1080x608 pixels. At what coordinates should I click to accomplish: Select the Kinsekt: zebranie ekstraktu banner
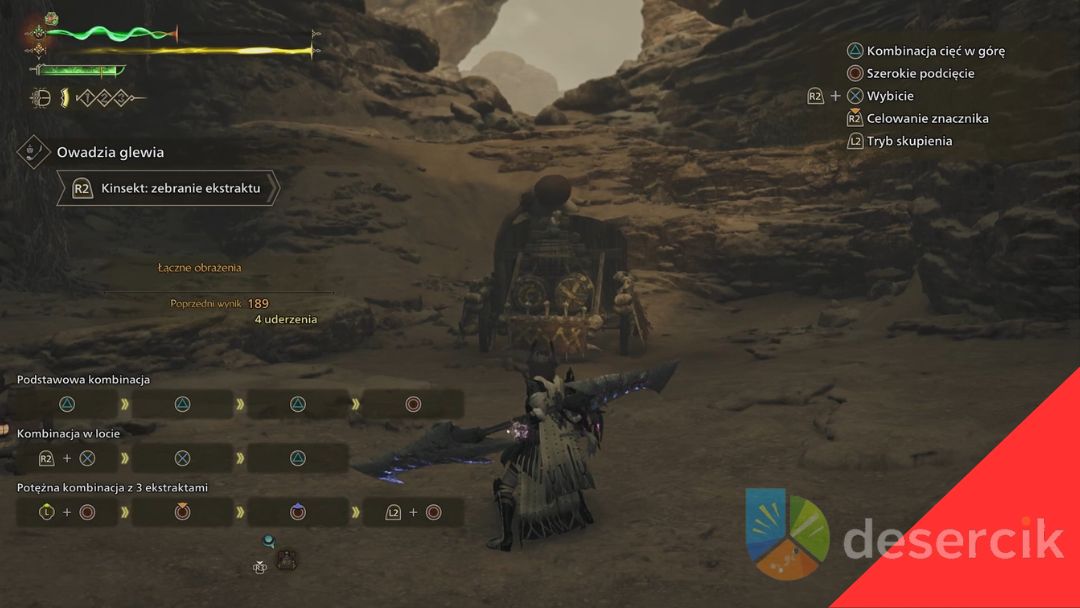(x=170, y=187)
